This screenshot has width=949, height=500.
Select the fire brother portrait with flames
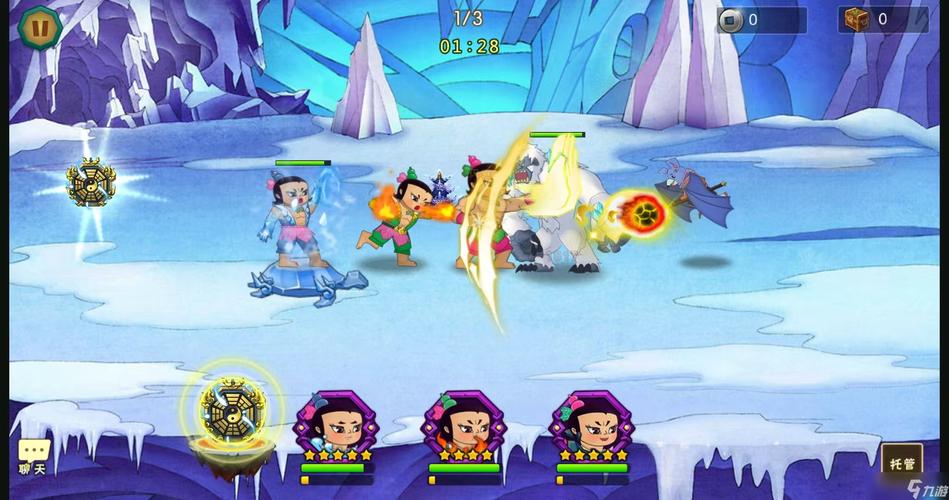point(463,424)
